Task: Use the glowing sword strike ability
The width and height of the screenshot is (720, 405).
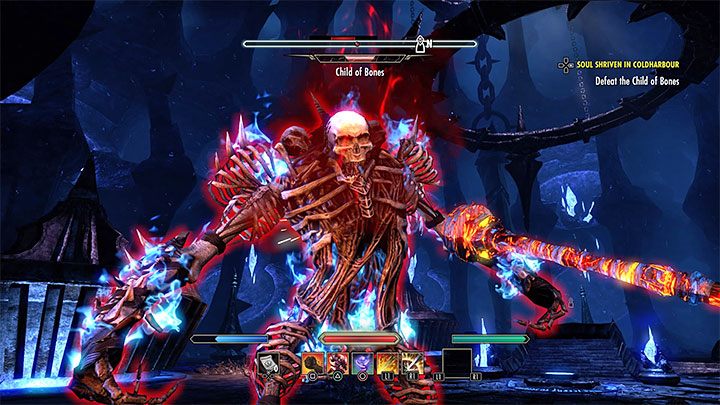Action: point(414,363)
